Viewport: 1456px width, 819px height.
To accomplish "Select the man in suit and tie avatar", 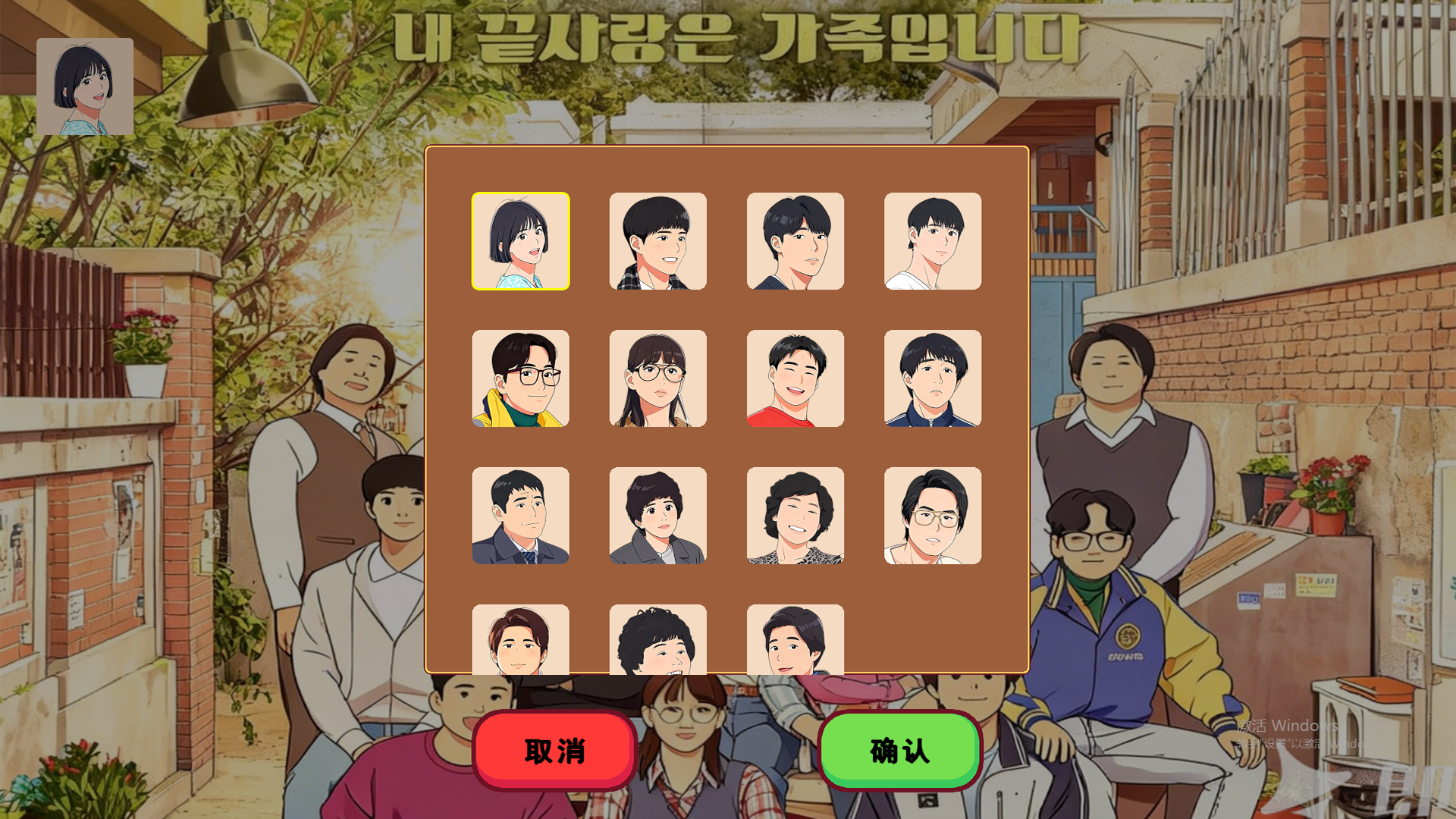I will pyautogui.click(x=520, y=517).
